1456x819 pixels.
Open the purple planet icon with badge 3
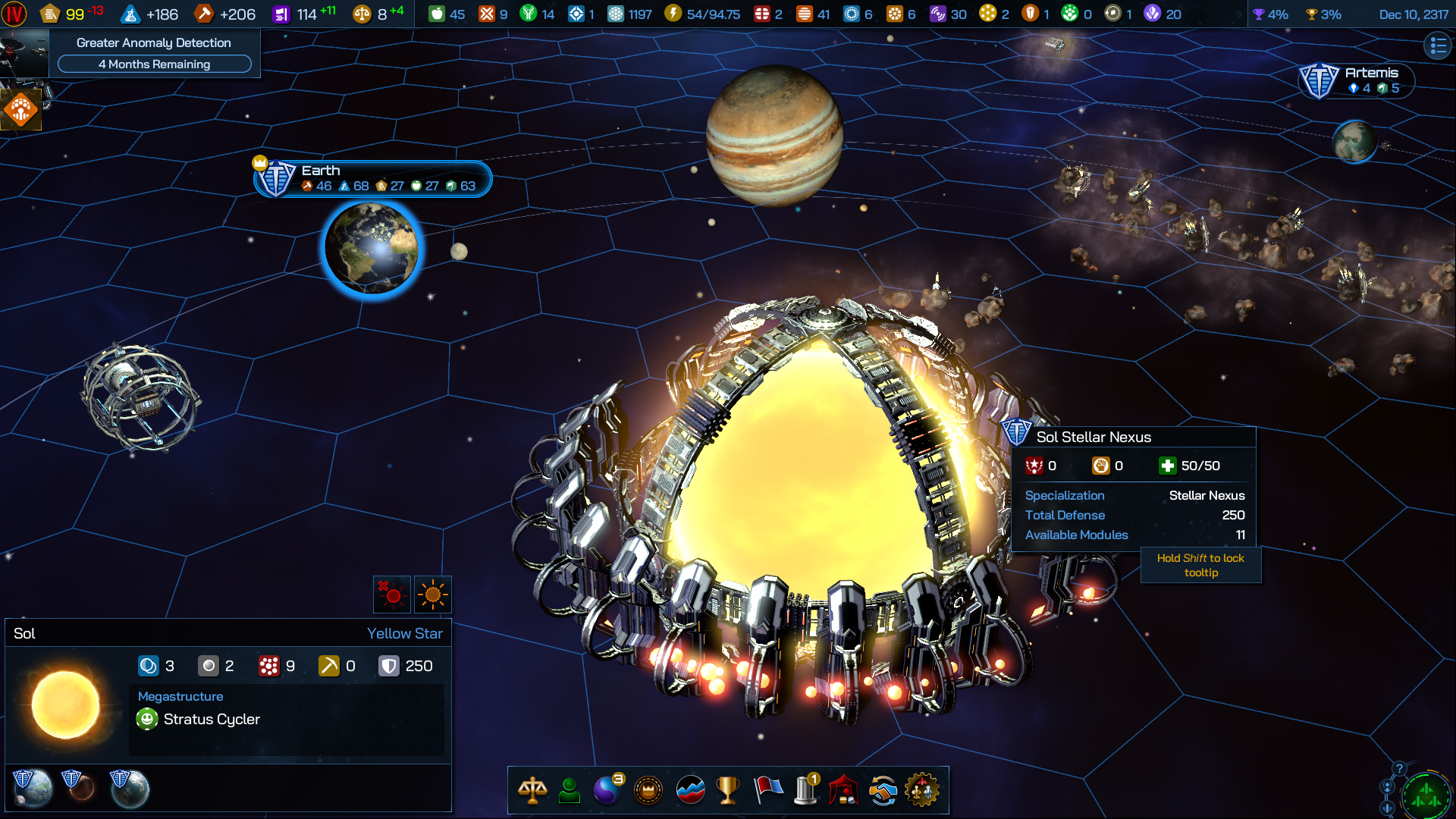pyautogui.click(x=607, y=790)
